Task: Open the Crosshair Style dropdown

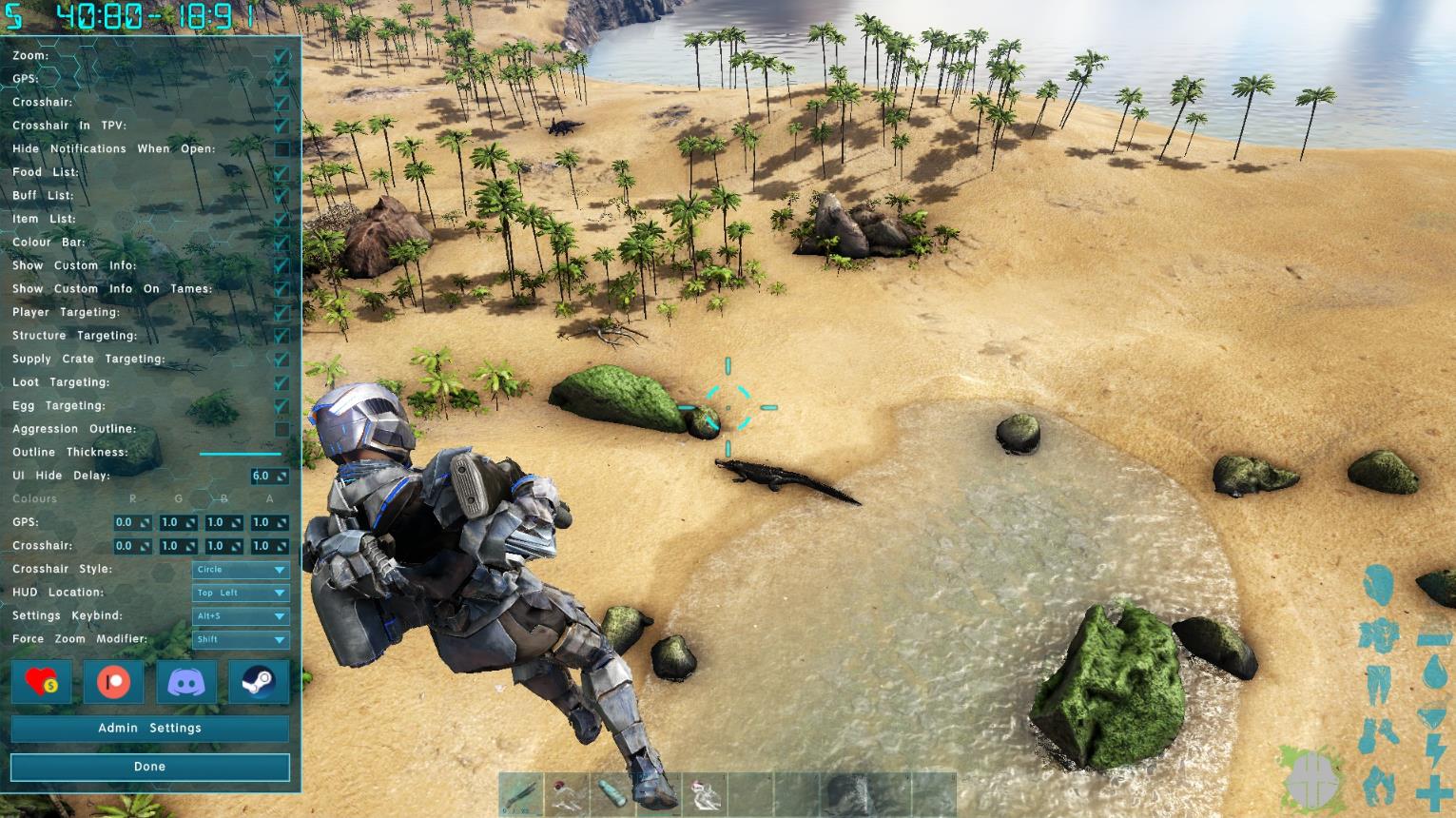Action: pos(241,570)
